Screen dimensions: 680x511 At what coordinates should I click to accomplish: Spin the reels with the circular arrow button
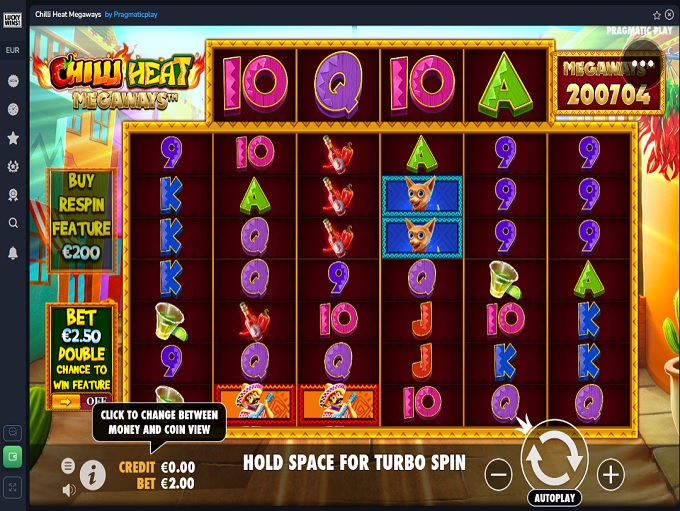pyautogui.click(x=554, y=456)
